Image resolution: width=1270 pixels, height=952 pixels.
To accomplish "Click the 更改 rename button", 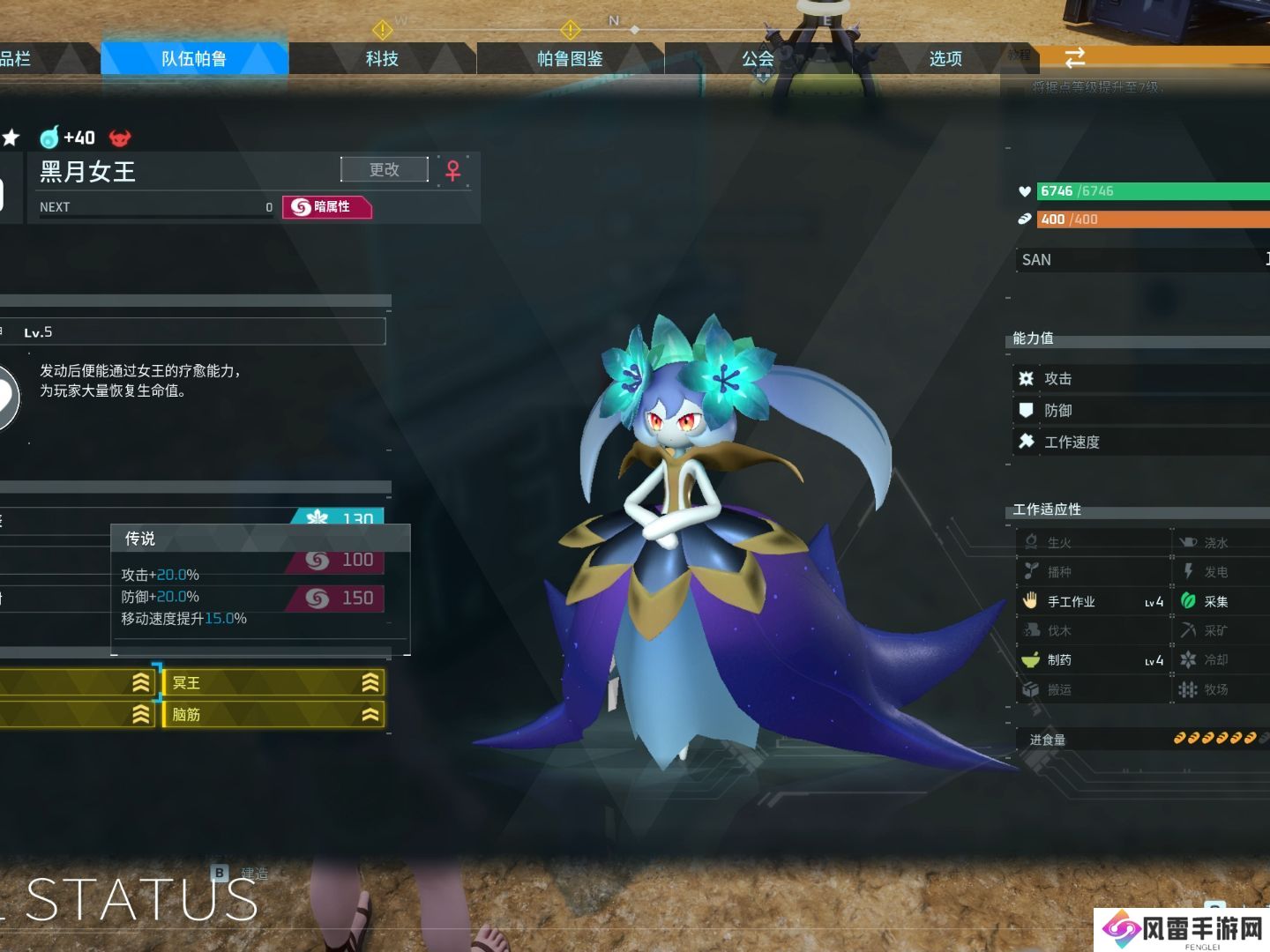I will [385, 169].
